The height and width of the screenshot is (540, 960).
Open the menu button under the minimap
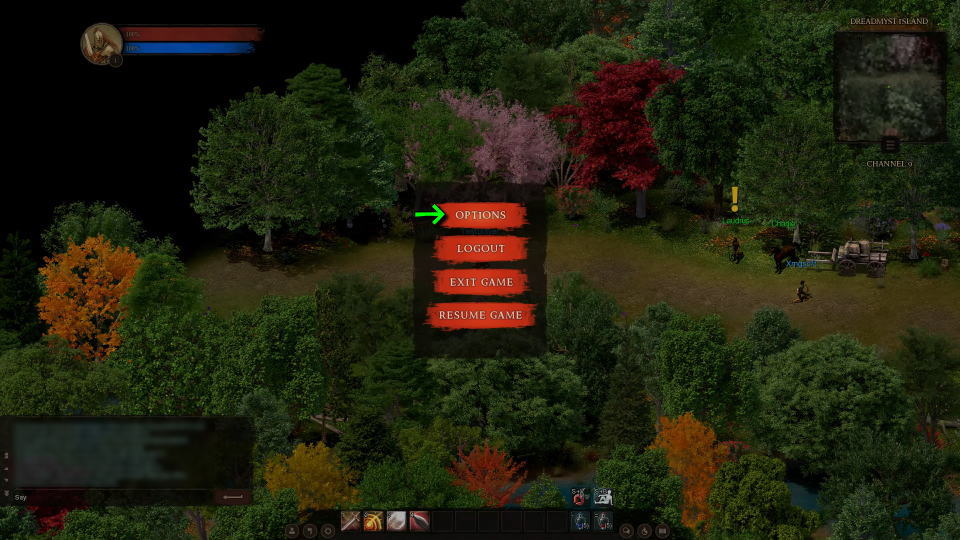[x=889, y=145]
